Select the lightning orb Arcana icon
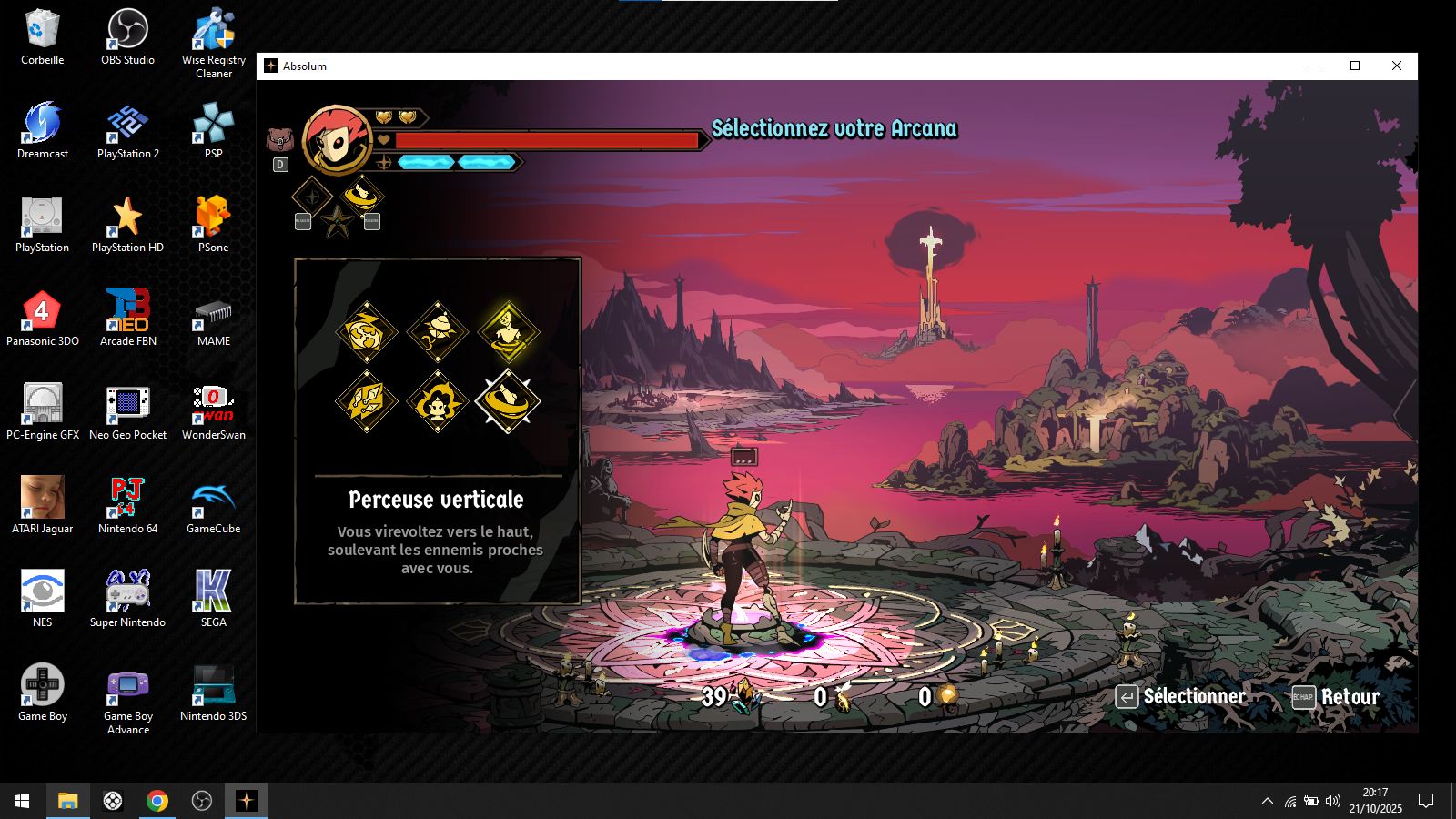 367,332
